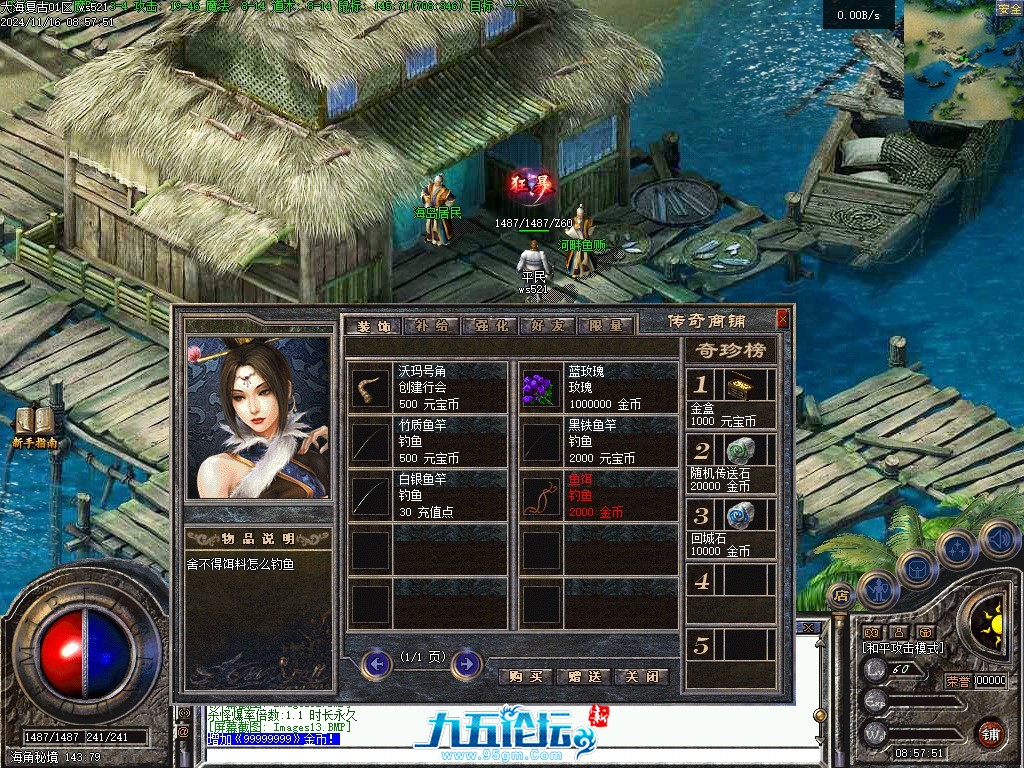Click the 购买 buy button

pos(526,676)
